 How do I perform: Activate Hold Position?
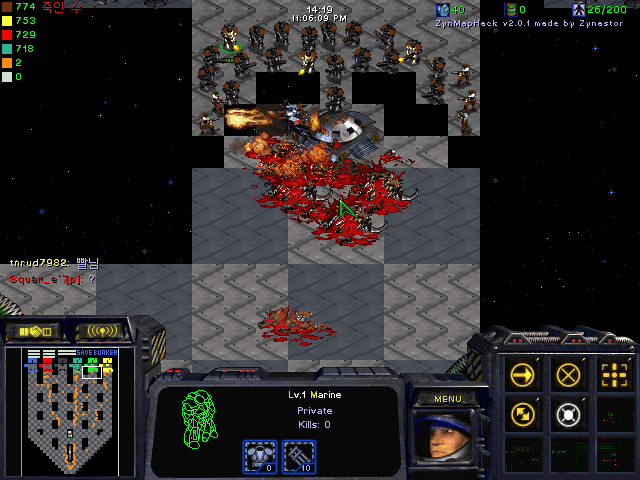coord(568,412)
